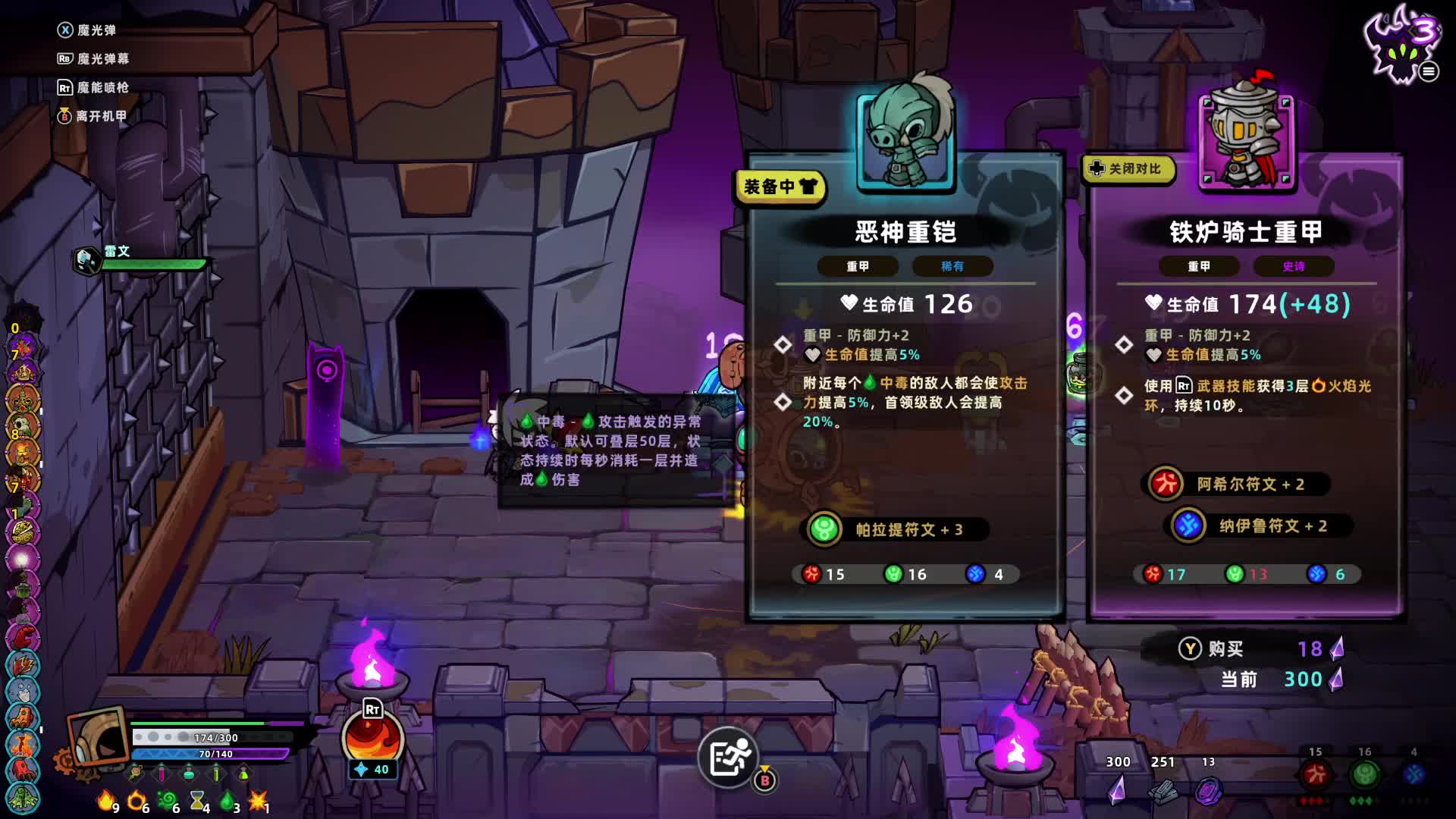Close comparison with 关闭对比 button
This screenshot has height=819, width=1456.
pos(1128,168)
